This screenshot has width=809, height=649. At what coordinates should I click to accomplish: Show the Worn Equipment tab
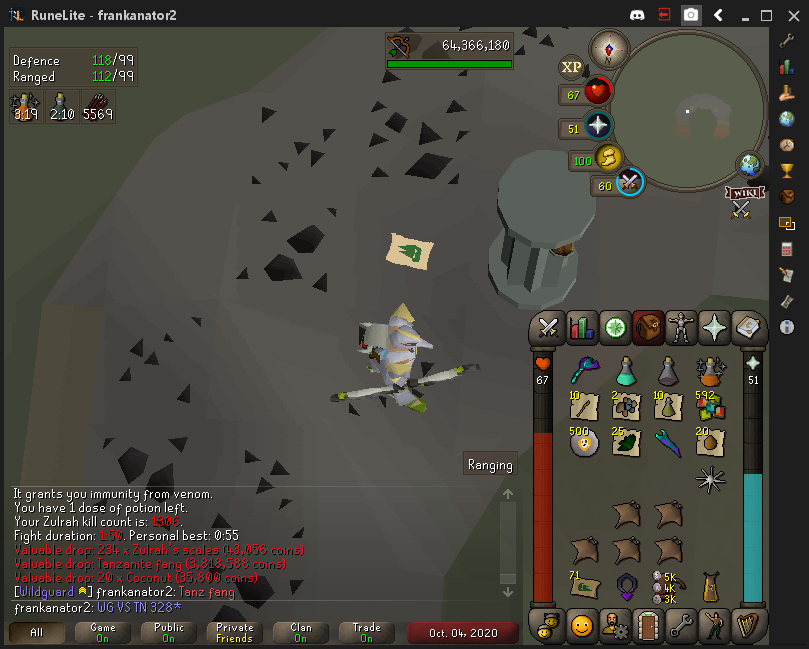tap(681, 327)
